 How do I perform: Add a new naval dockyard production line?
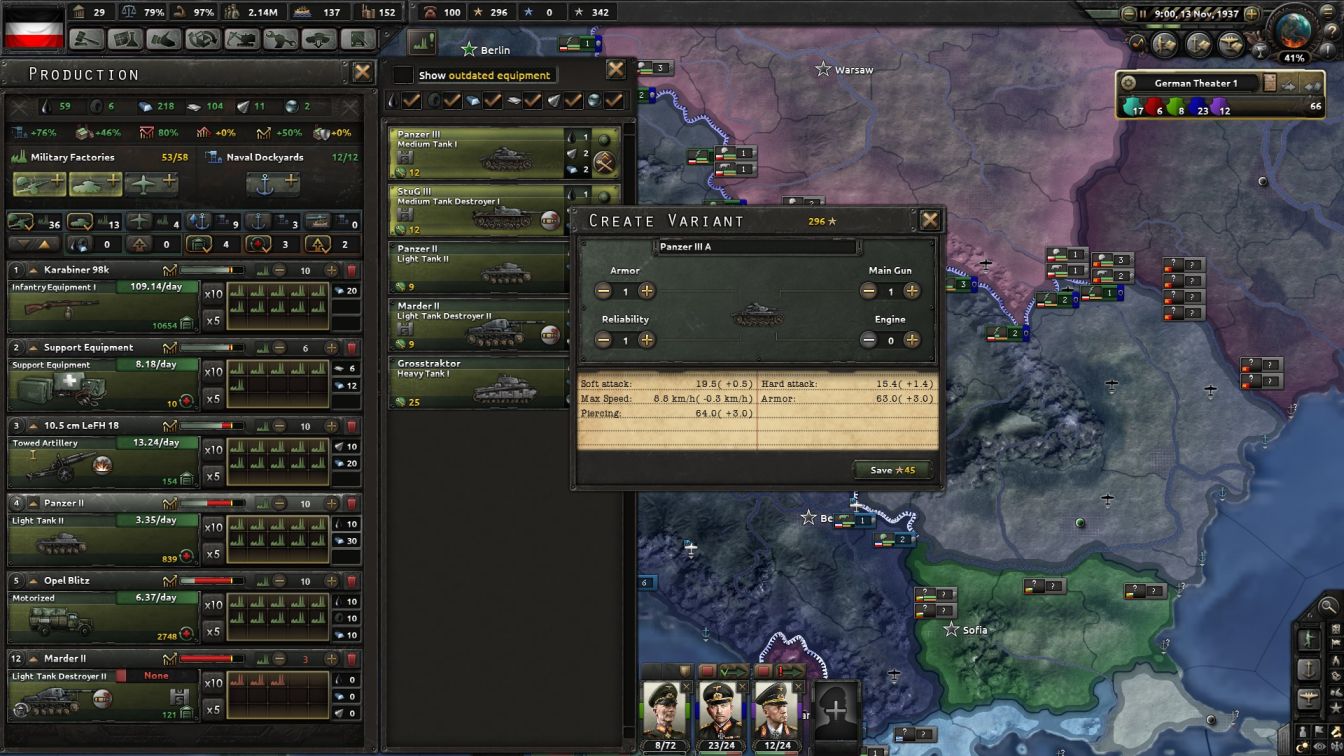coord(273,185)
